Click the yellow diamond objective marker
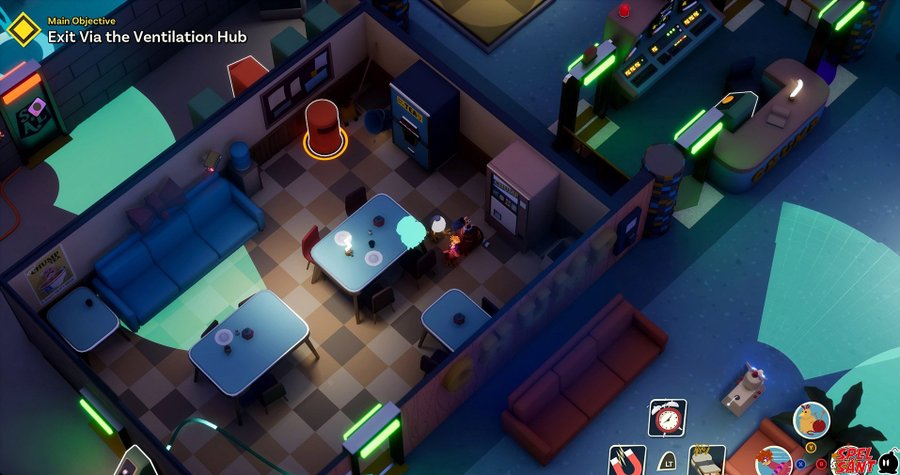 point(23,30)
